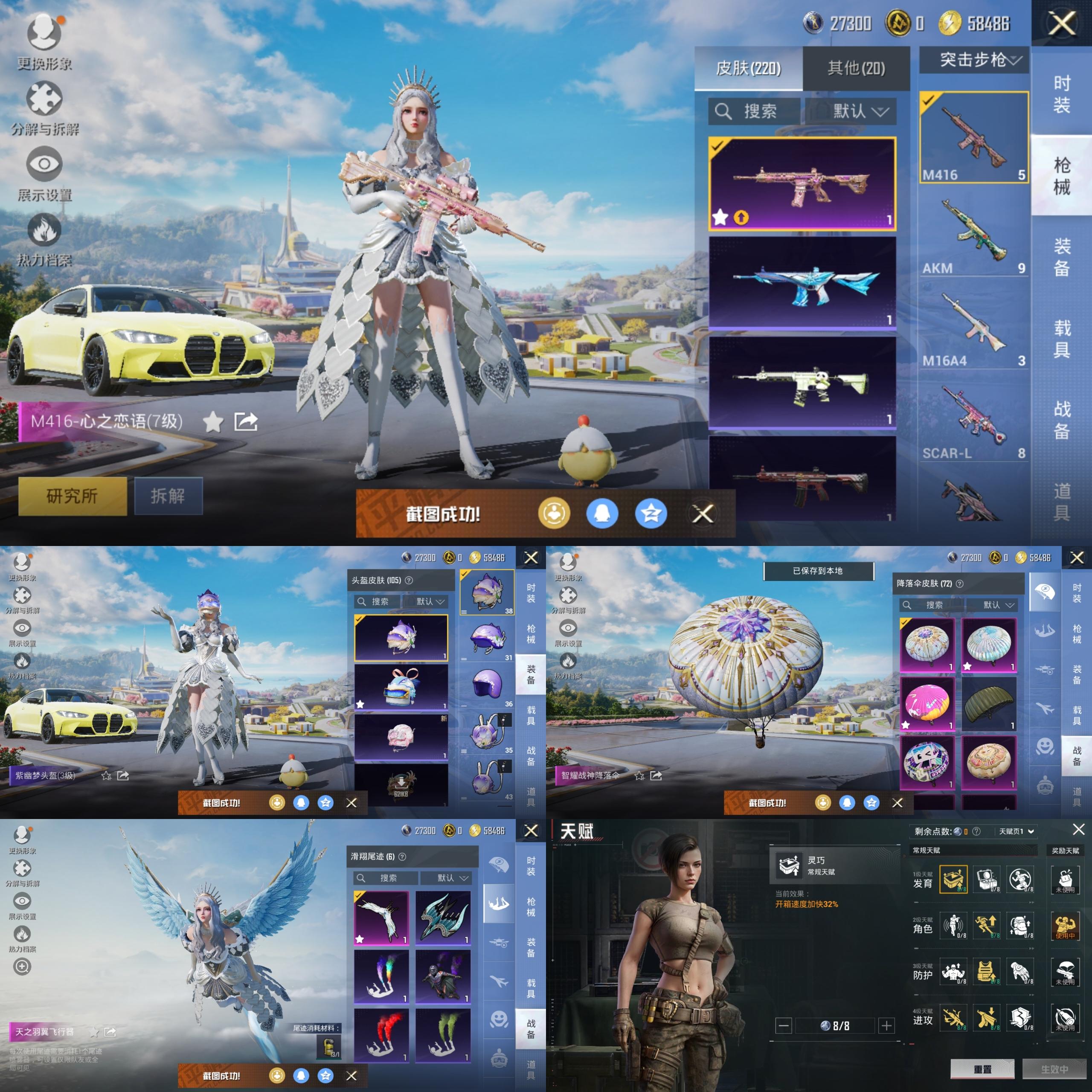The width and height of the screenshot is (1092, 1092).
Task: Select the panda-themed M416 skin
Action: pos(802,381)
